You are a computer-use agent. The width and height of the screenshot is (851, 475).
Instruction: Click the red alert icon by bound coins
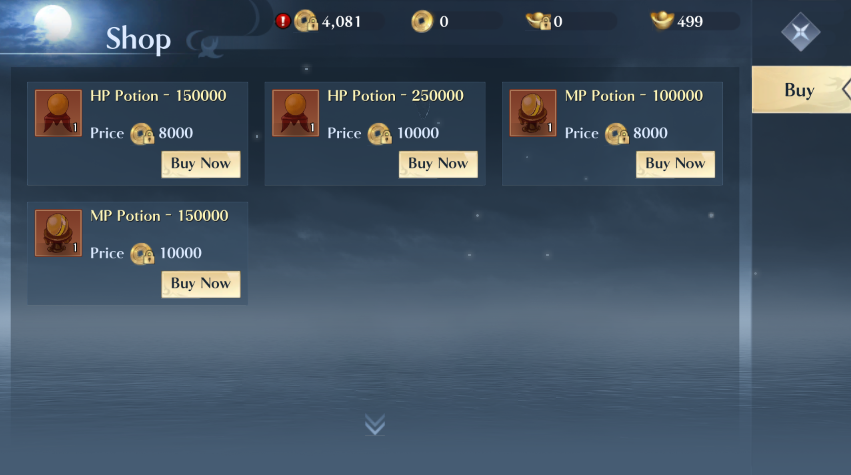pos(283,21)
